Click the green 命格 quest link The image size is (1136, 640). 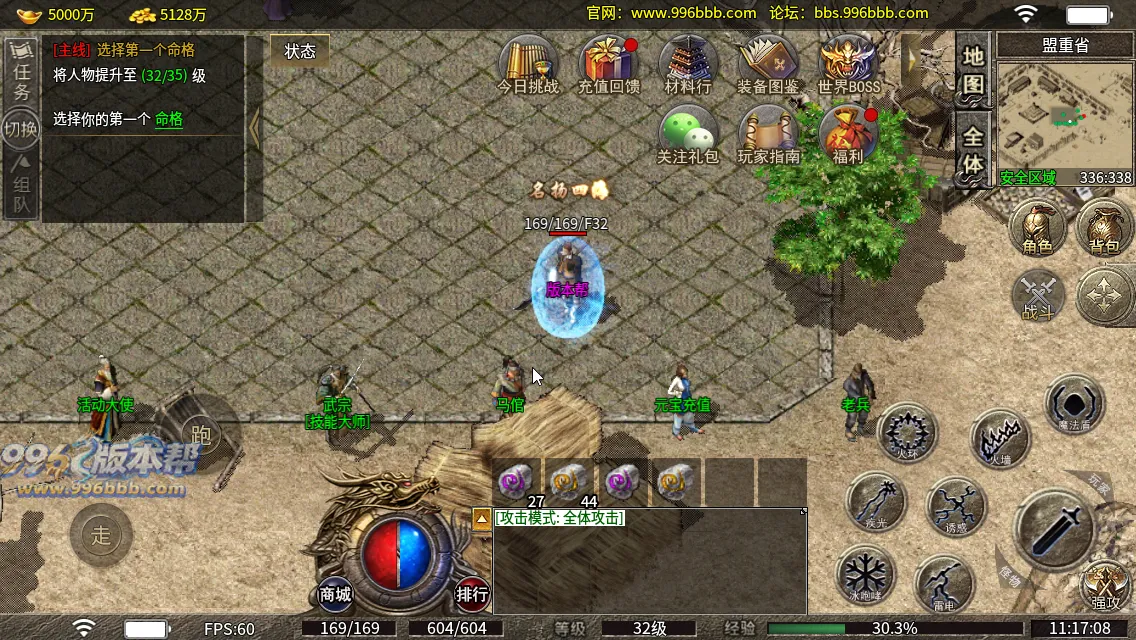click(x=169, y=119)
